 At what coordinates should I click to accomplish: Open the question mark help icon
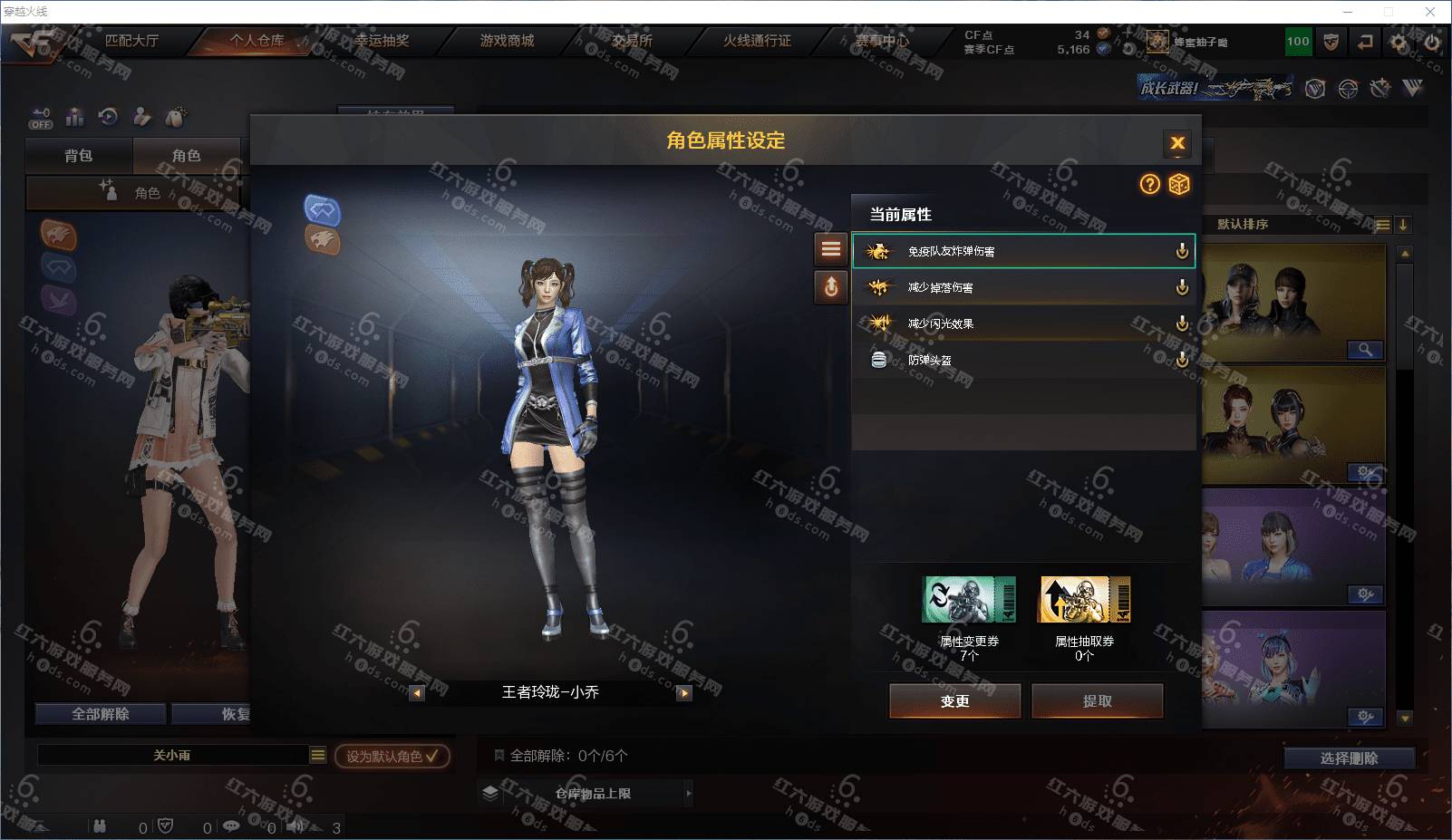tap(1149, 185)
